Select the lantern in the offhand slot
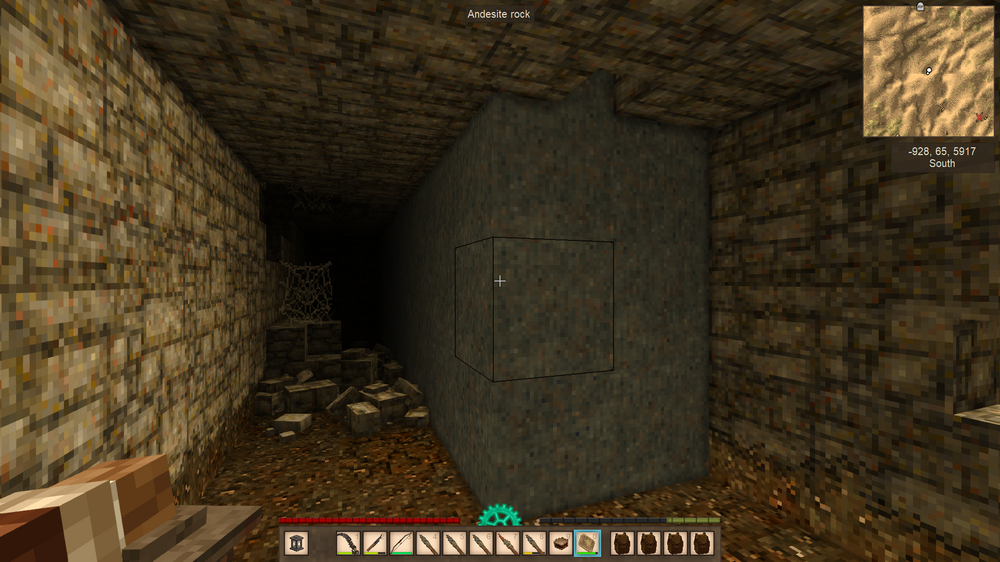The image size is (1000, 562). (296, 543)
